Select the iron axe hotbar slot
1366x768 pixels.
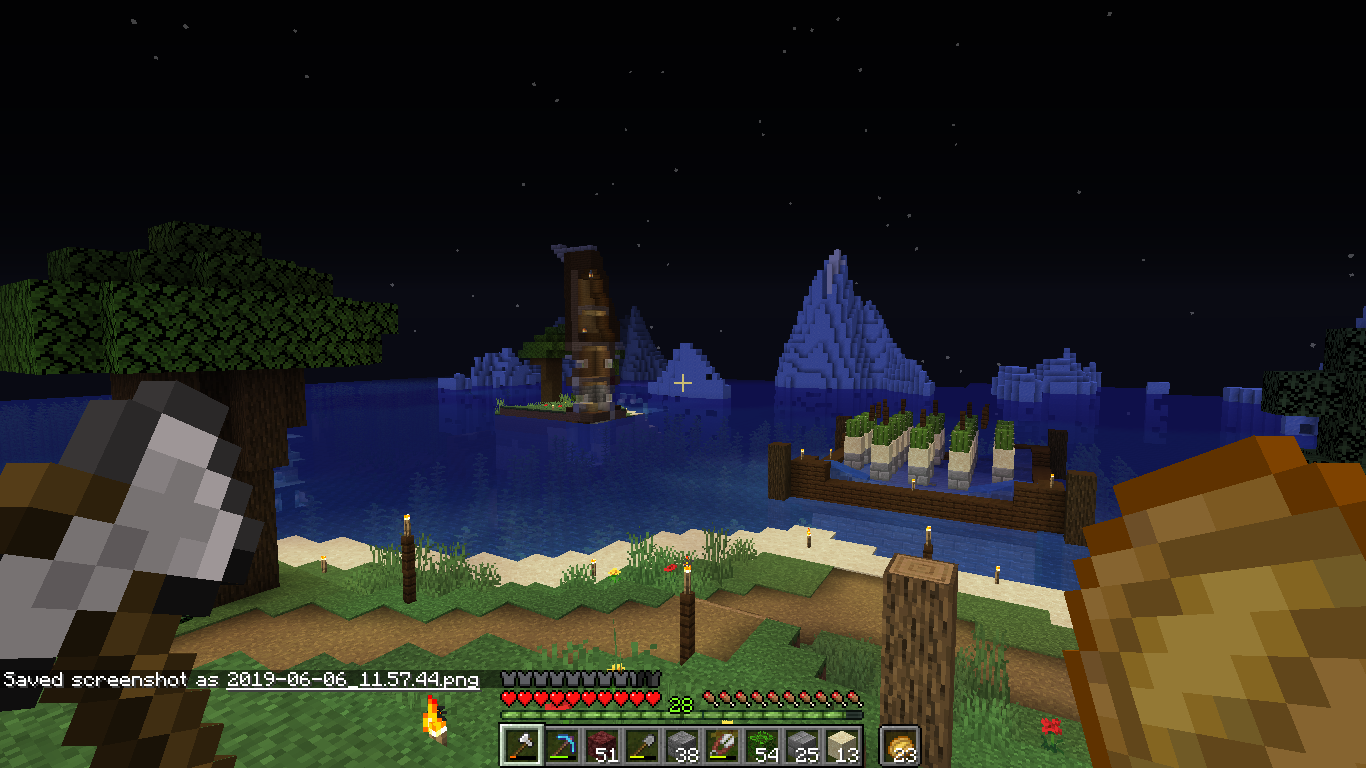tap(522, 745)
